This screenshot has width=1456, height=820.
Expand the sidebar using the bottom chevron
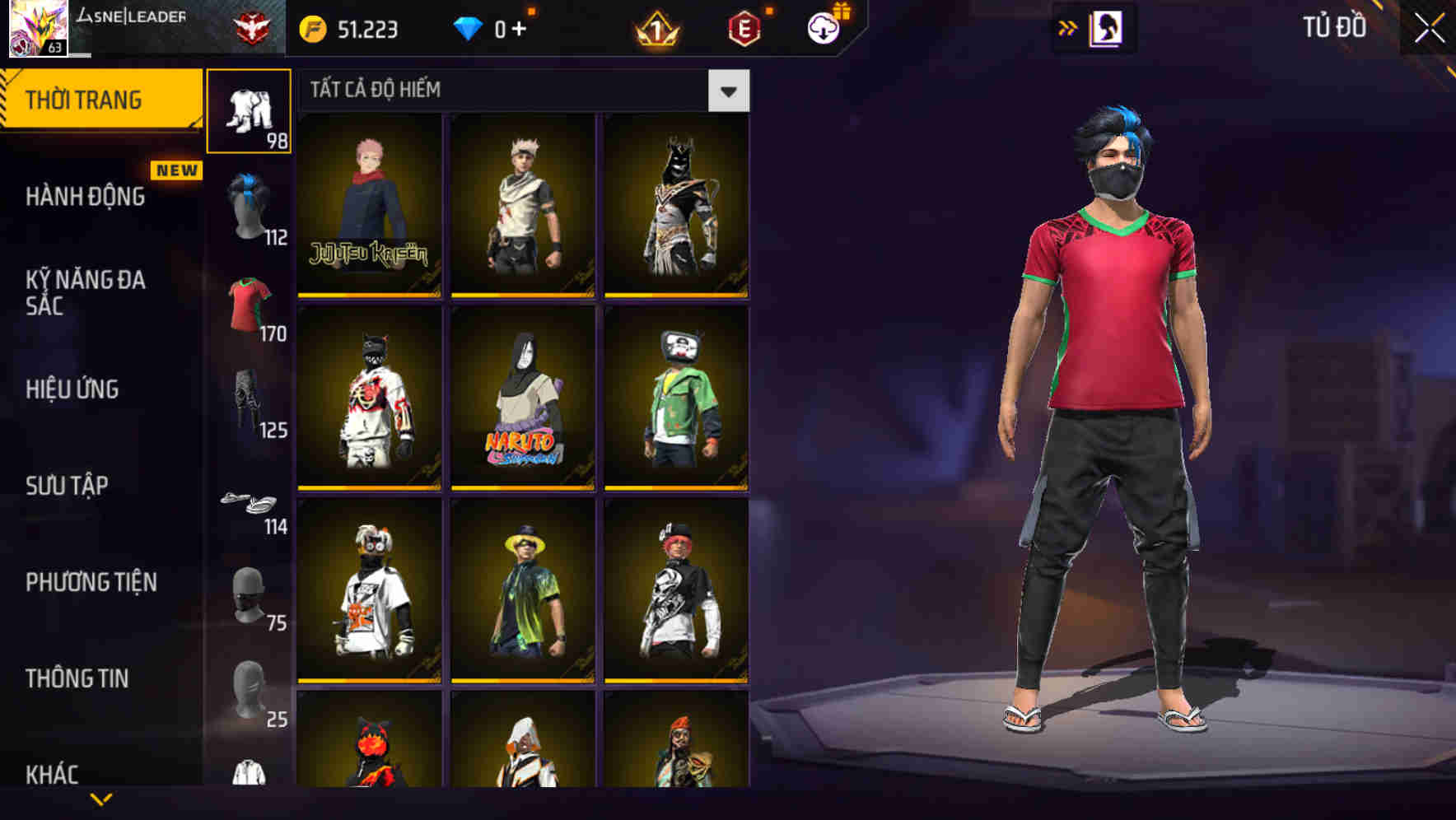click(99, 800)
